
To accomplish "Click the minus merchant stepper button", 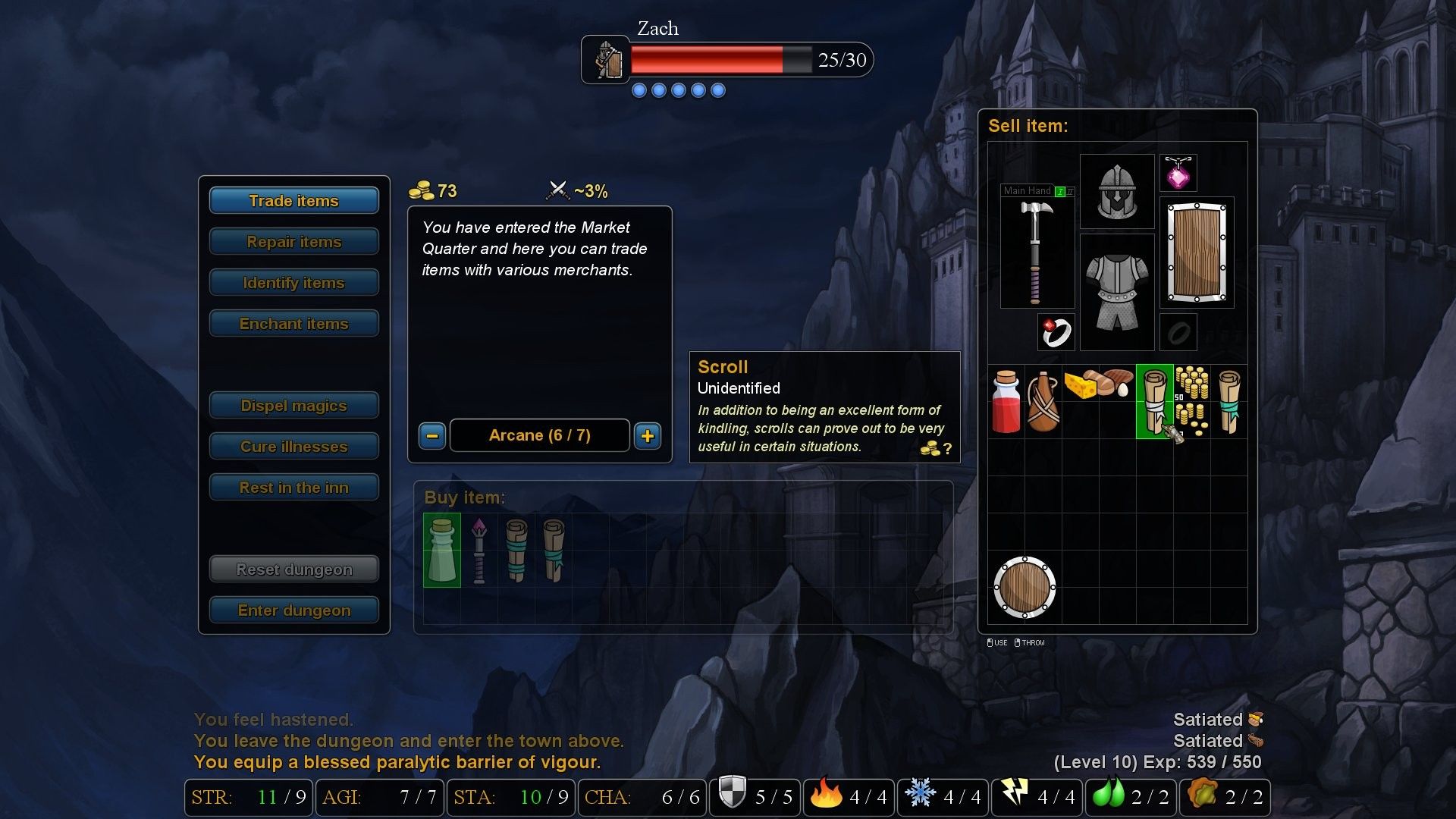I will 432,436.
